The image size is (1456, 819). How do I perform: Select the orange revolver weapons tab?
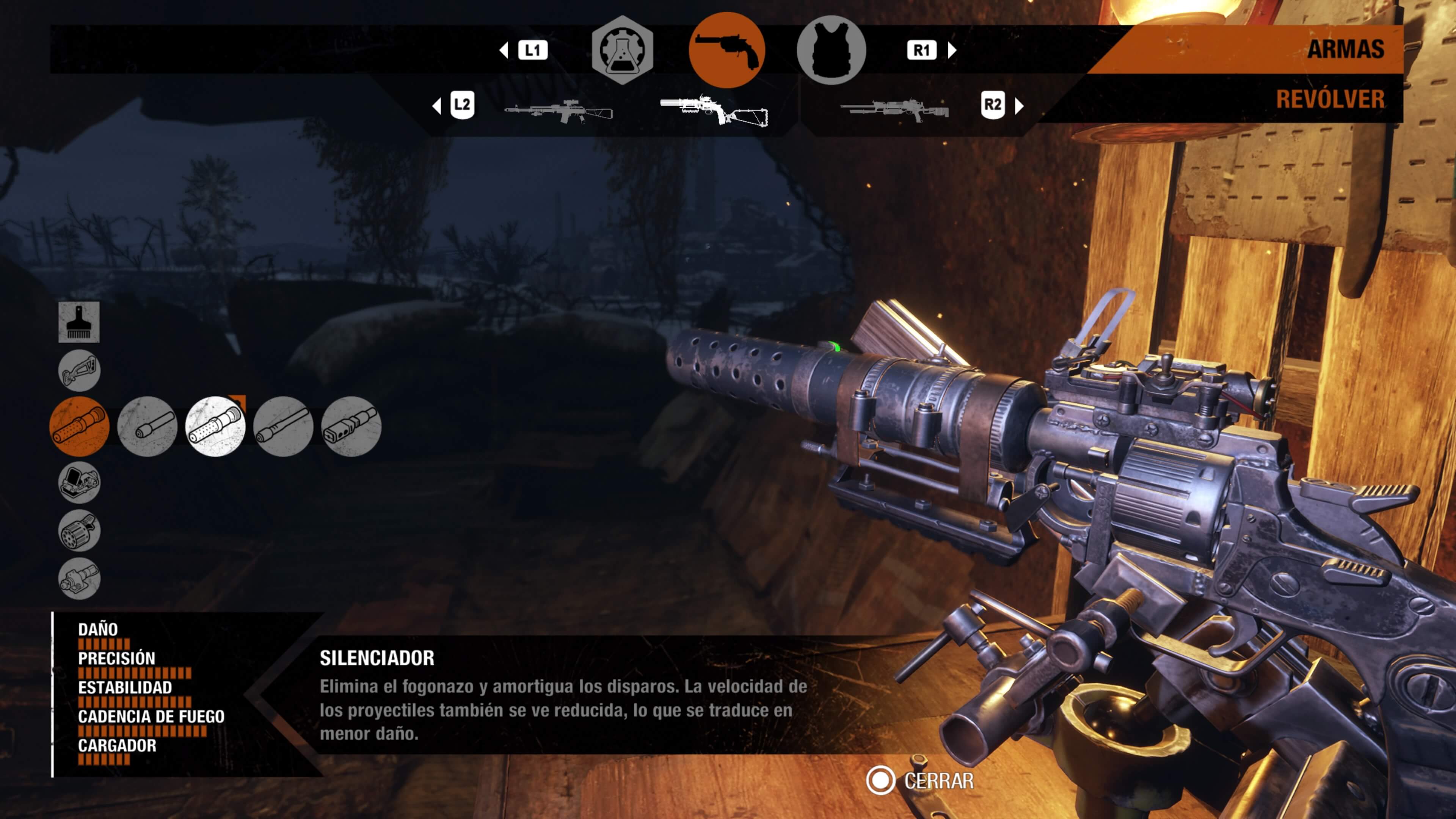726,50
